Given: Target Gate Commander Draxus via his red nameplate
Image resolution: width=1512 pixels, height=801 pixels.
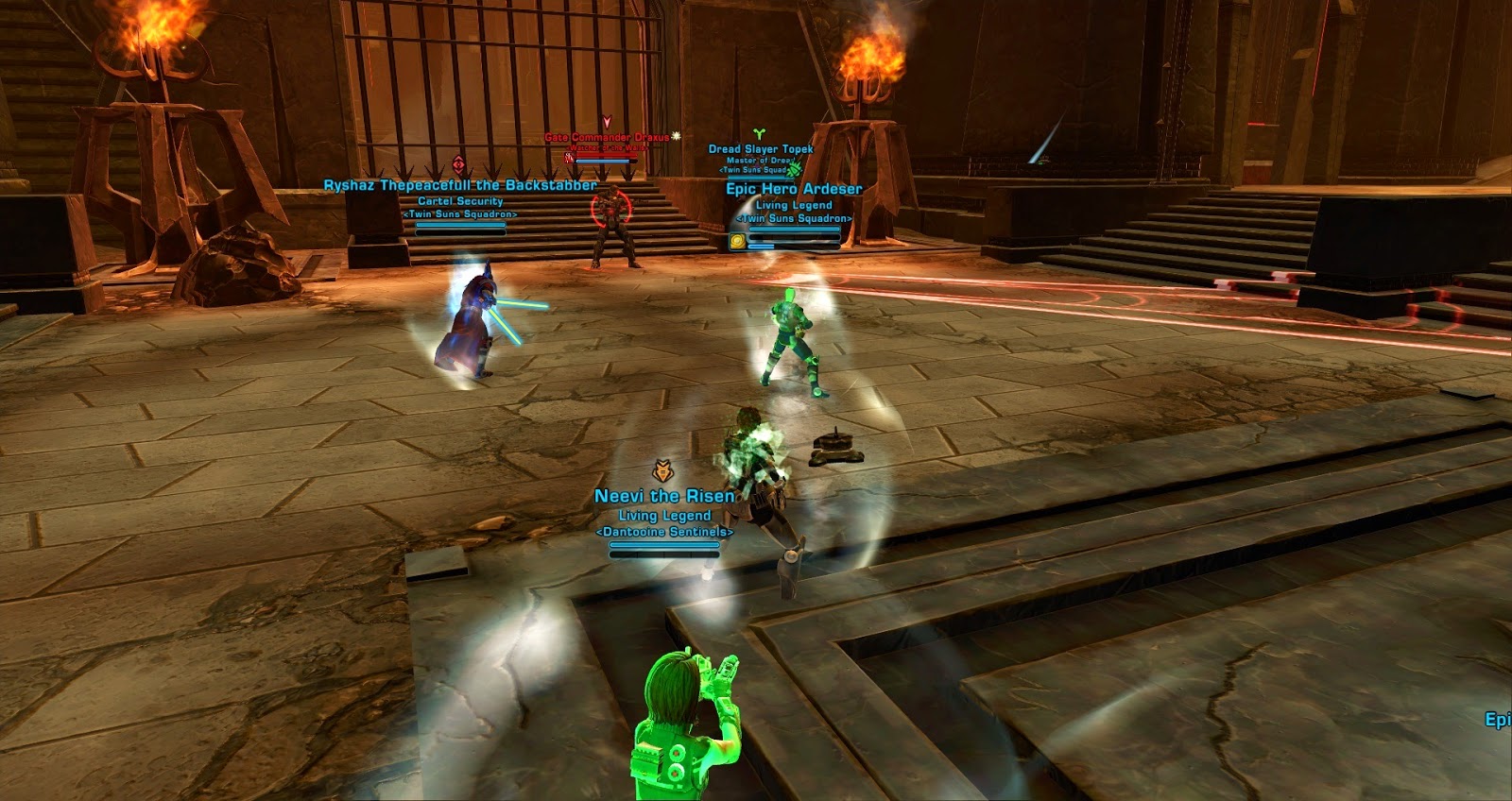Looking at the screenshot, I should (x=607, y=138).
